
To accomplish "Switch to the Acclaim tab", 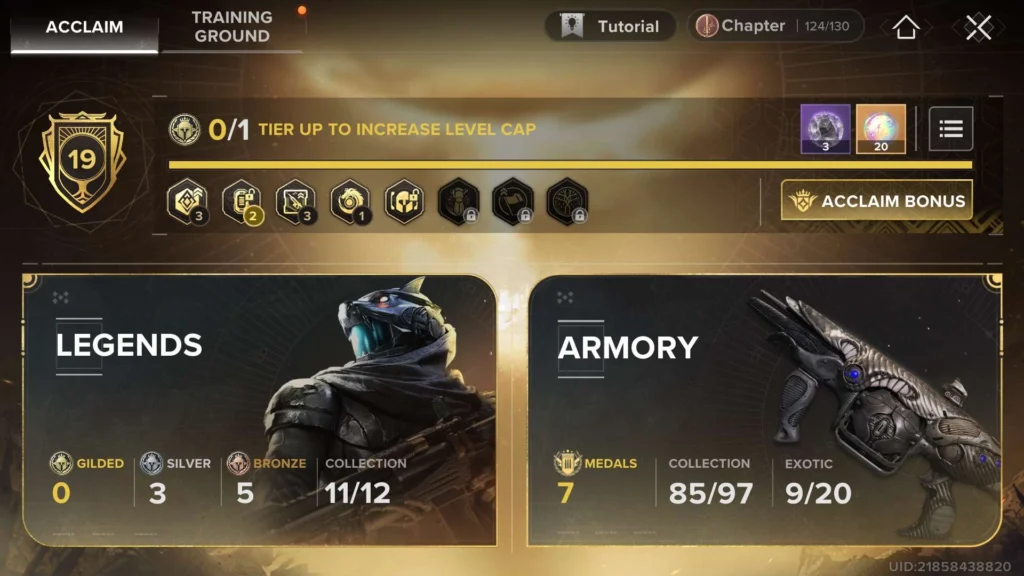I will (84, 27).
